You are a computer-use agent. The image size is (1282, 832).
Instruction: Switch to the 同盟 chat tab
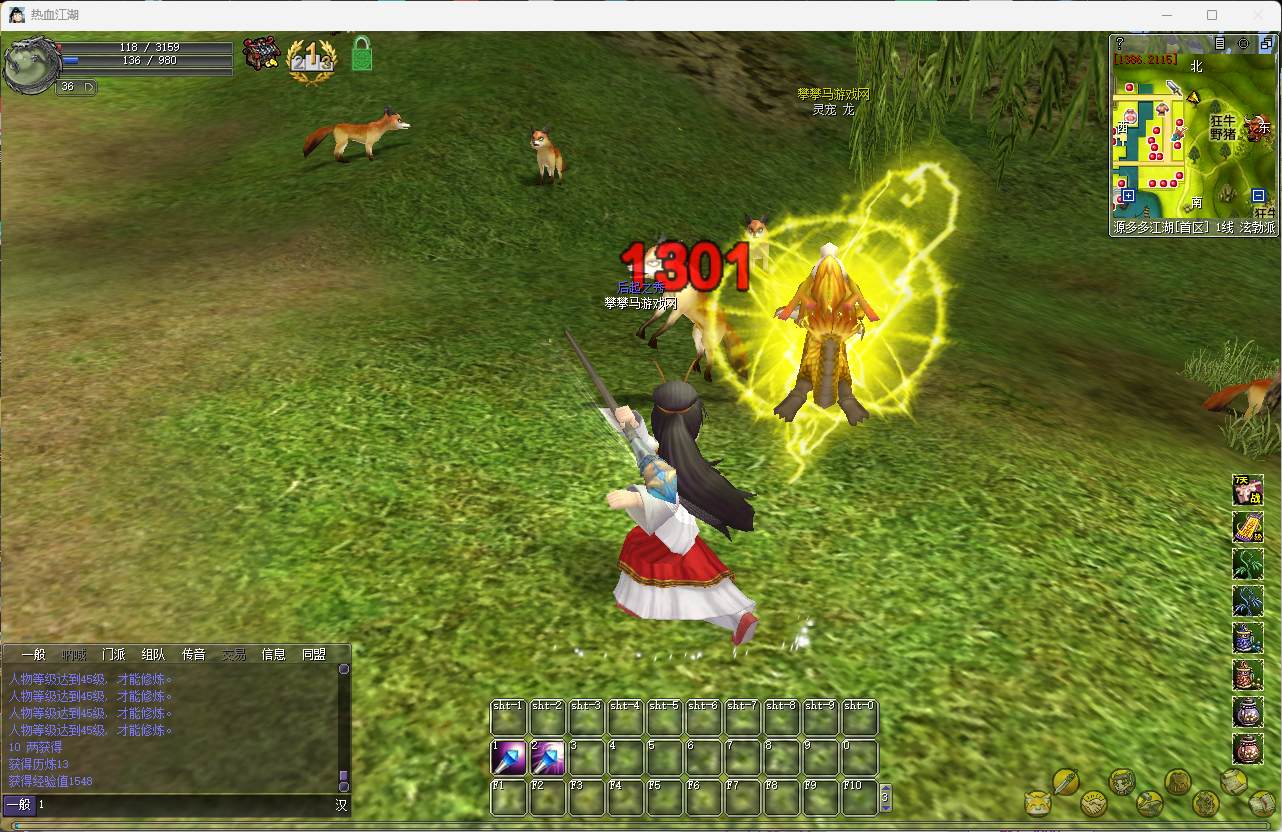pos(314,654)
